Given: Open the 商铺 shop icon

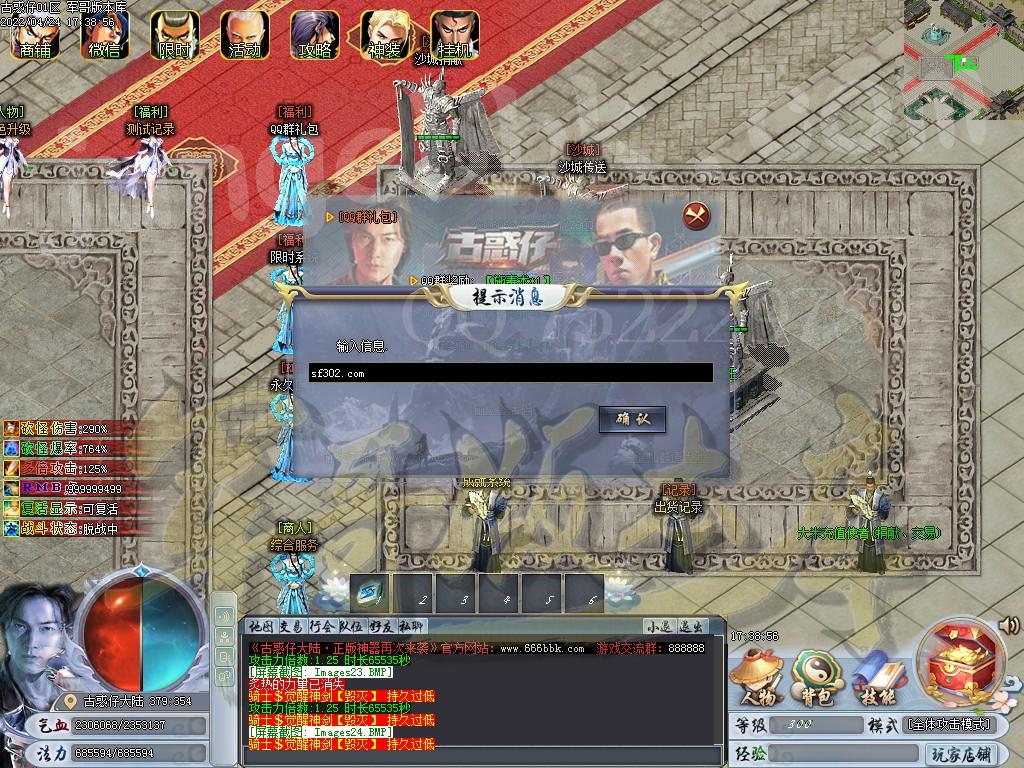Looking at the screenshot, I should point(37,36).
